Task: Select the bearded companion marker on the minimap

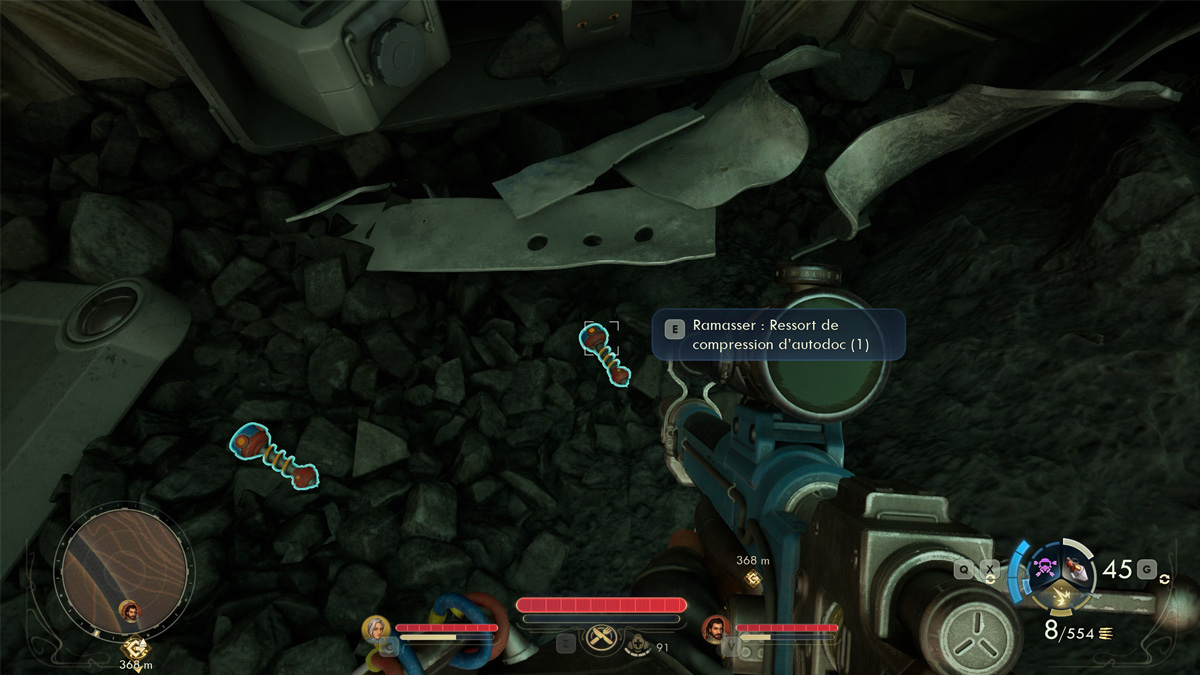Action: [x=129, y=609]
